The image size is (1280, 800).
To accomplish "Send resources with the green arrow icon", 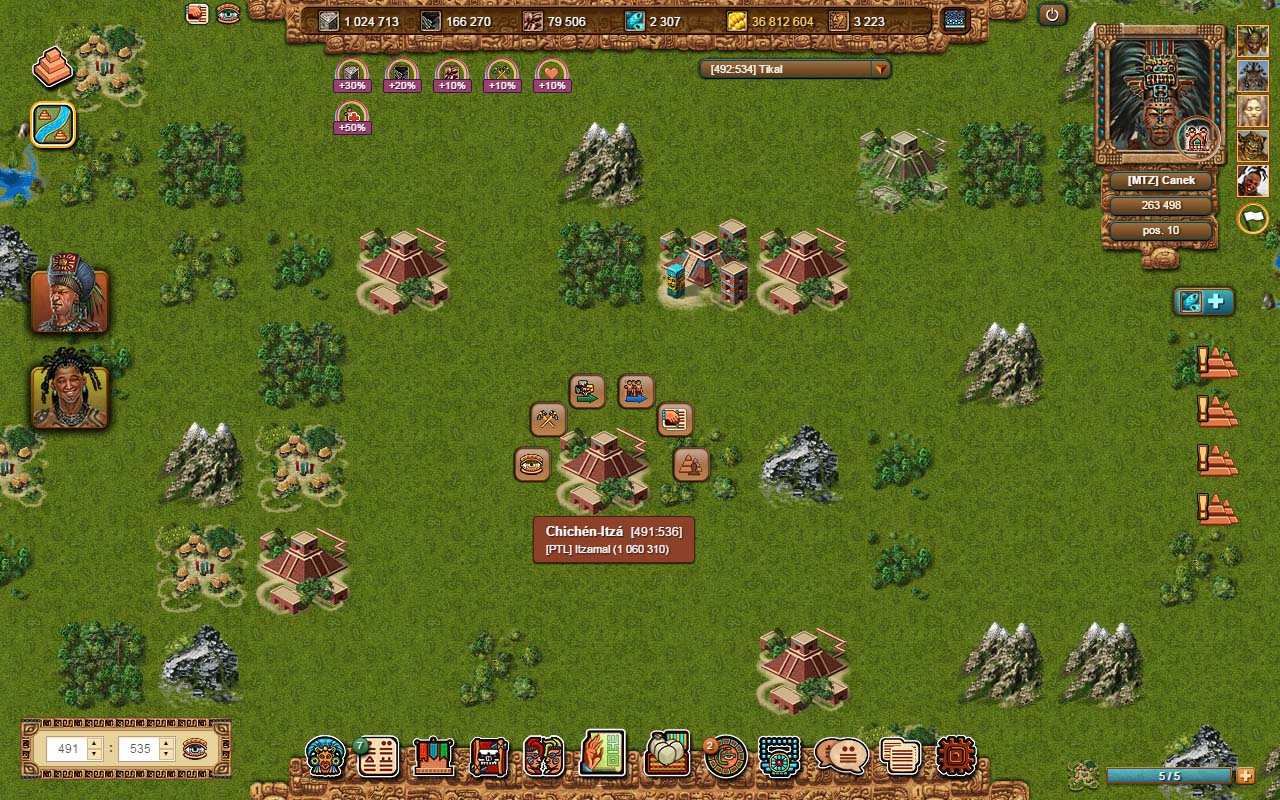I will click(x=587, y=391).
